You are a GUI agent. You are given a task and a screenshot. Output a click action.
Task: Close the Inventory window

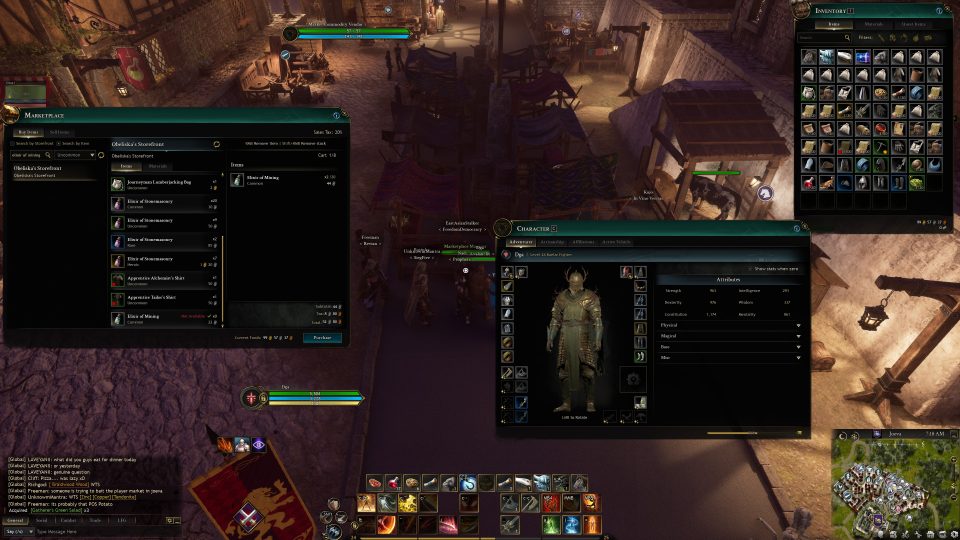[x=947, y=10]
